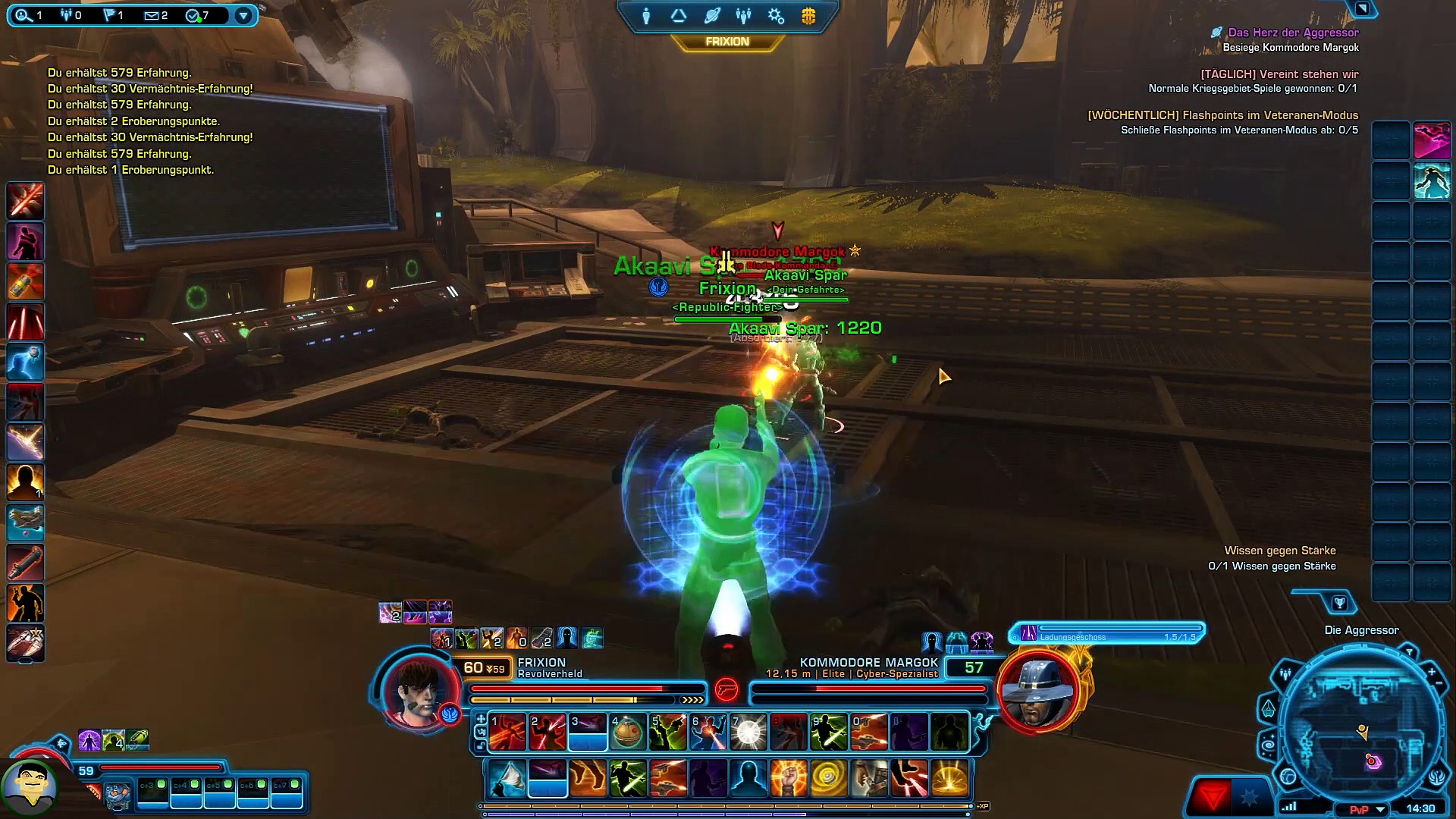Zoom in the minimap with plus button
This screenshot has height=819, width=1456.
[x=1431, y=672]
